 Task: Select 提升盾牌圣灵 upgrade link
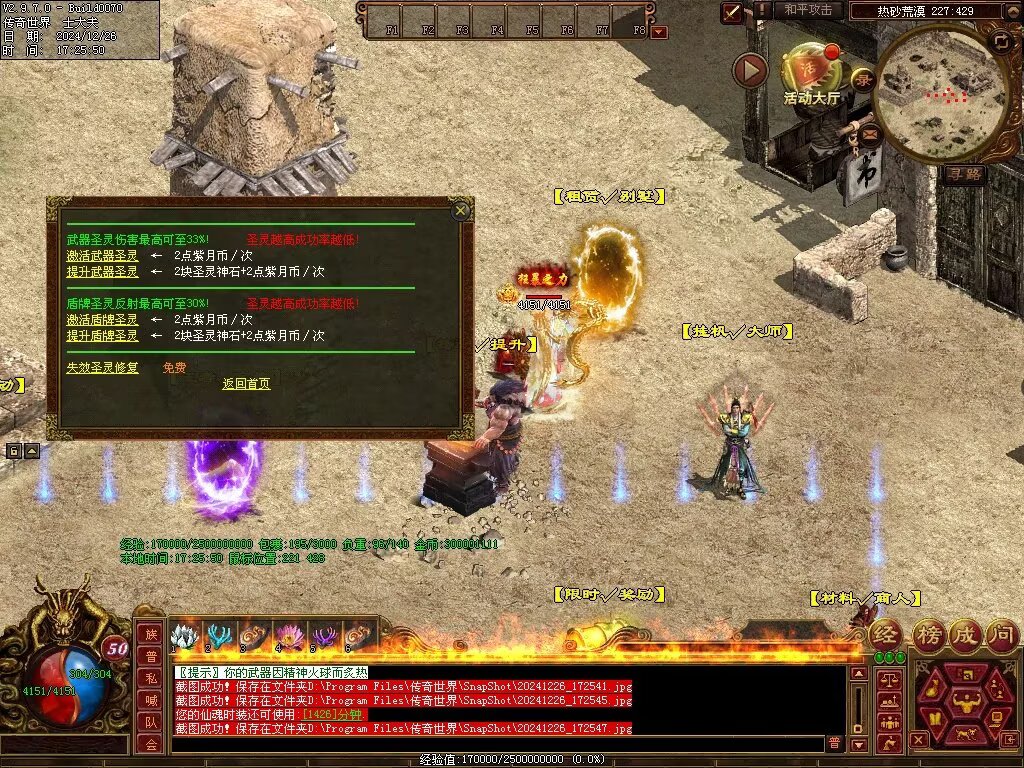102,336
